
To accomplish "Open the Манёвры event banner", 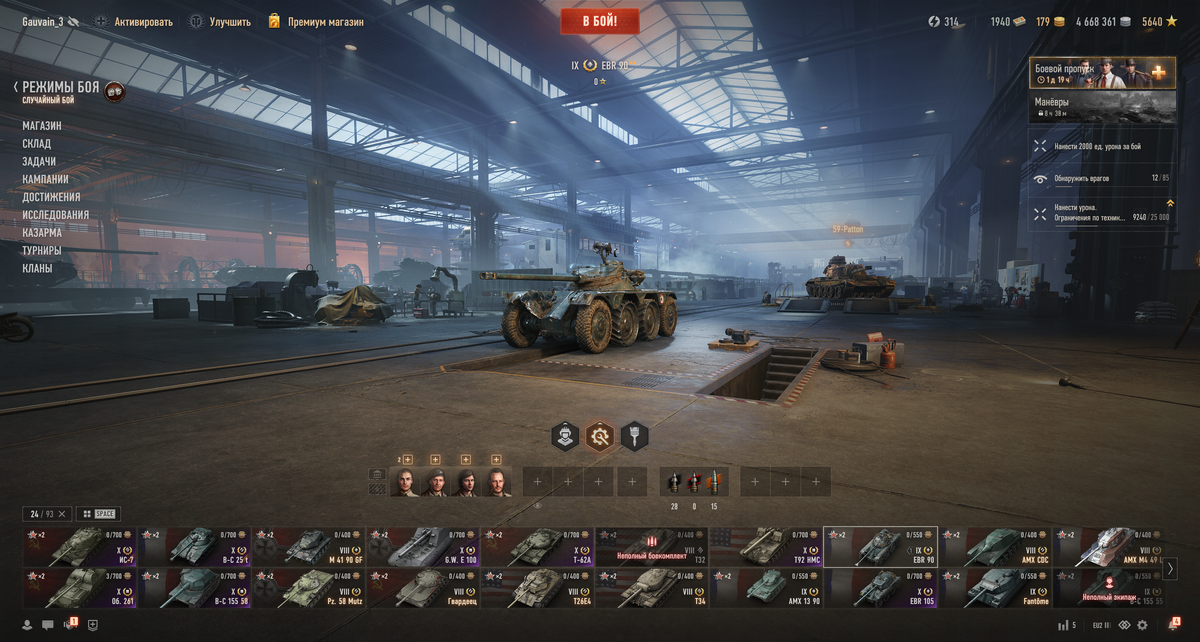I will (1102, 107).
